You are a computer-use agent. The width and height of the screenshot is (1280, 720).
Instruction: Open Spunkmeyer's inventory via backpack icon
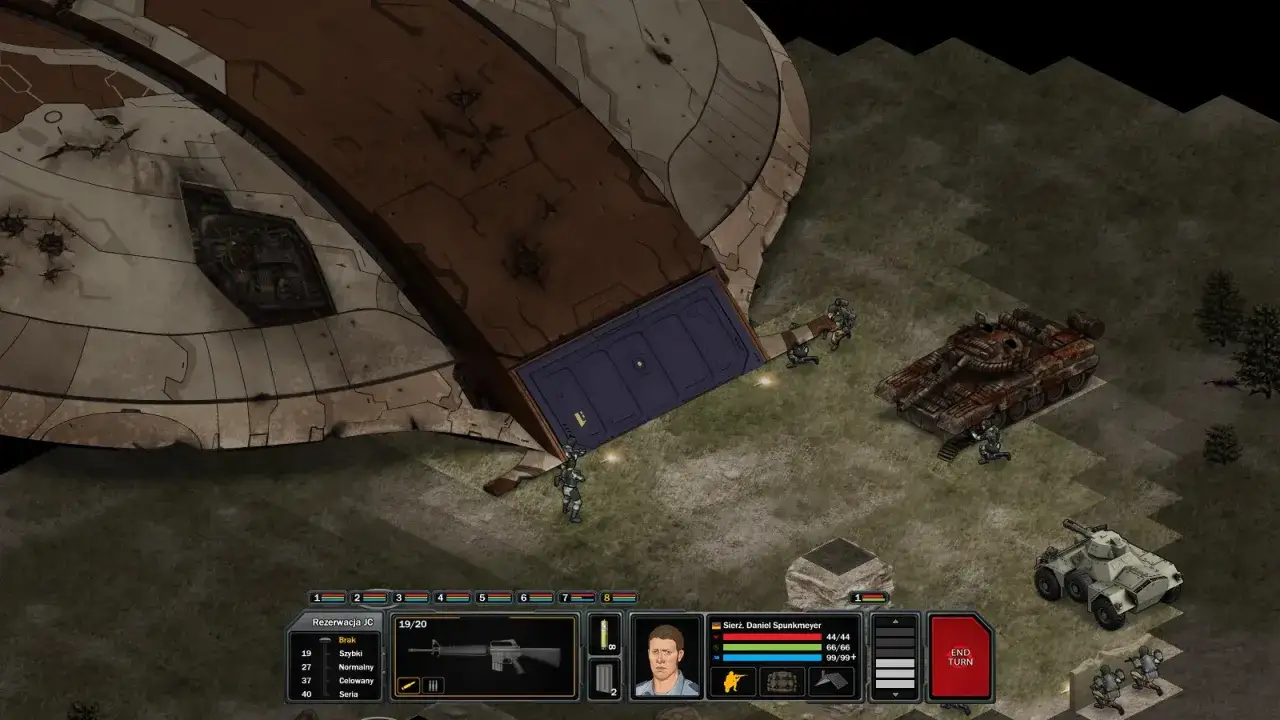780,681
